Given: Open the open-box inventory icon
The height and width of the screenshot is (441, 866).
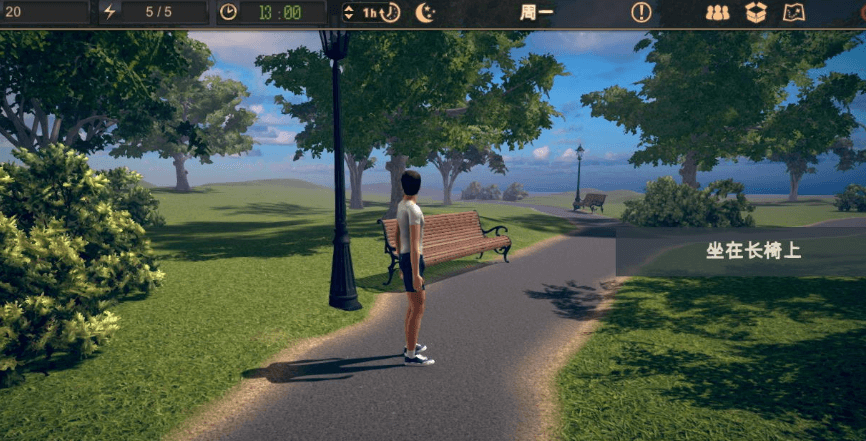Looking at the screenshot, I should pos(756,13).
